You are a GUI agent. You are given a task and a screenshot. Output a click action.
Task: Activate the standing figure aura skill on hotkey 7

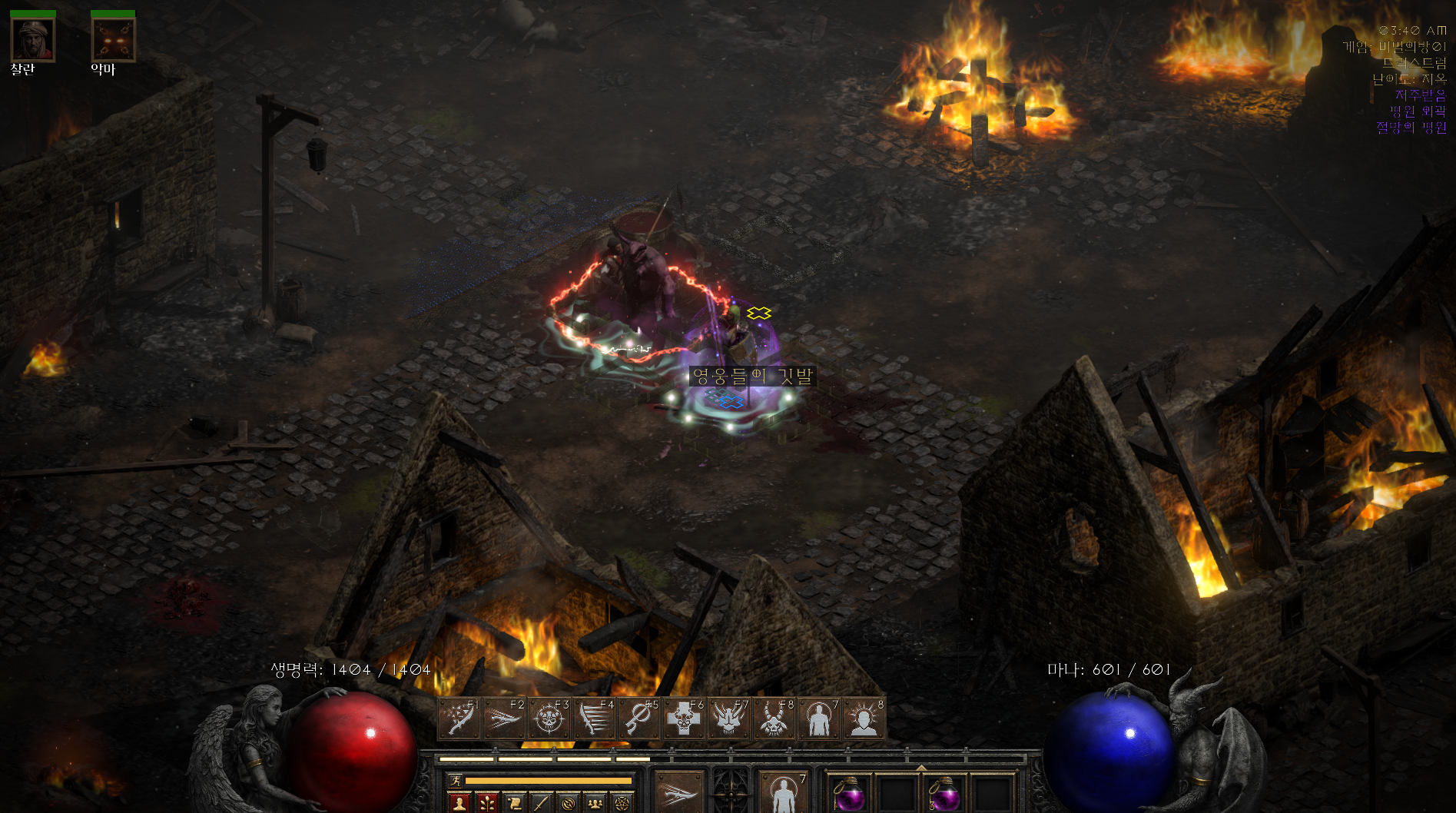point(819,719)
